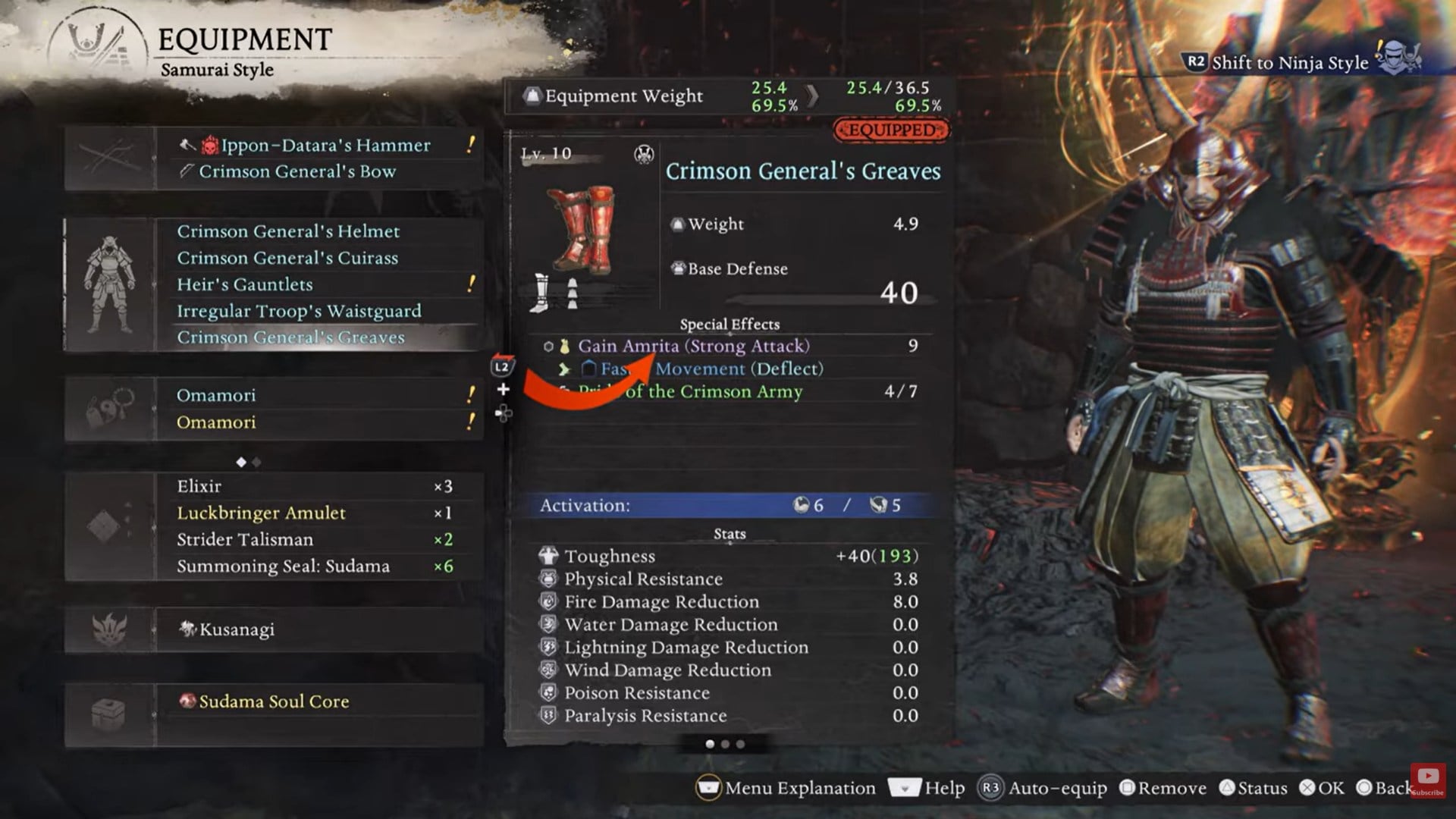Switch to Ninja Style
This screenshot has height=819, width=1456.
[x=1282, y=63]
